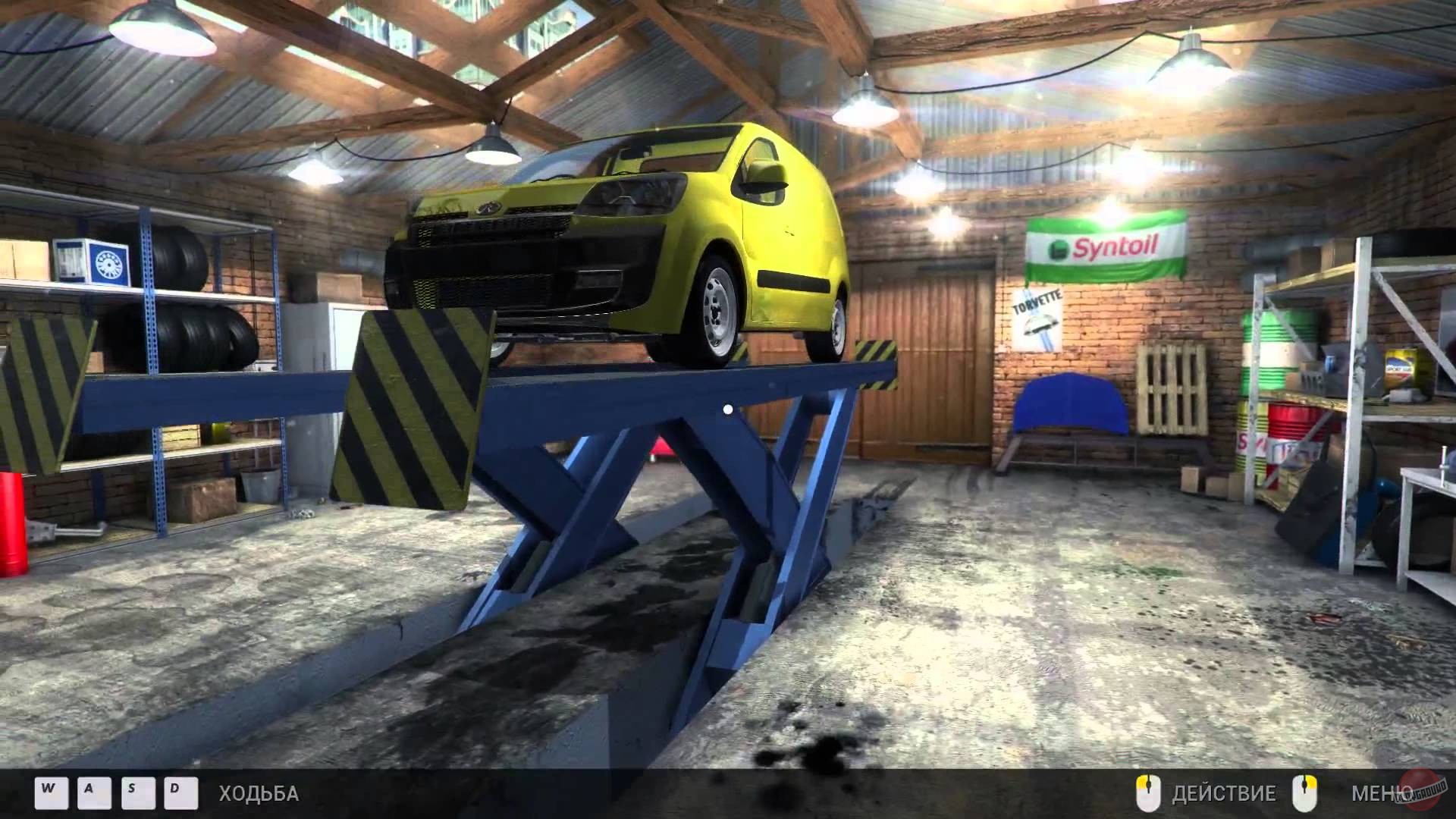
Task: Click the white cursor dot on the lift
Action: coord(727,408)
